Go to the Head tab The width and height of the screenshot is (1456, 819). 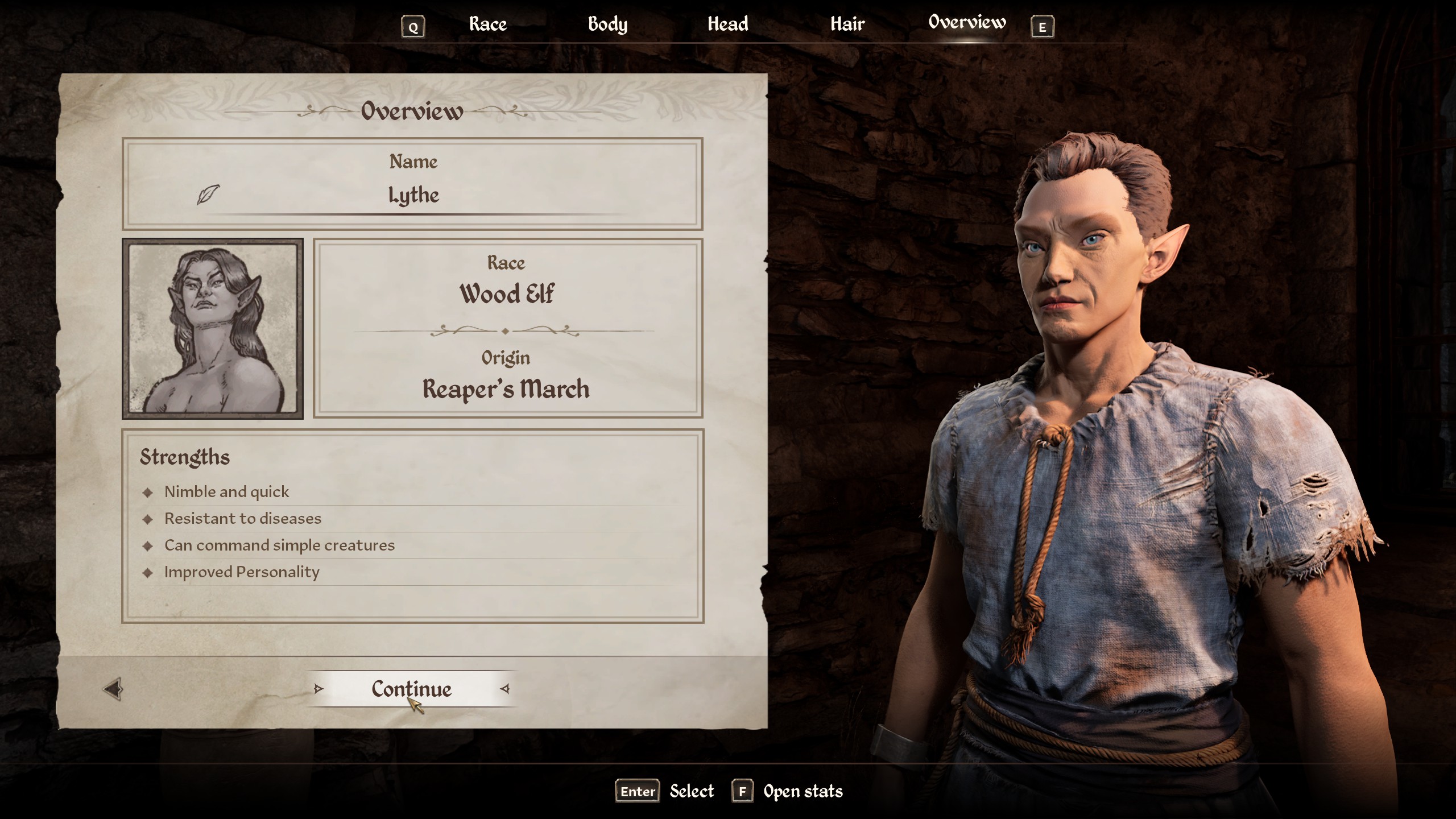click(727, 24)
